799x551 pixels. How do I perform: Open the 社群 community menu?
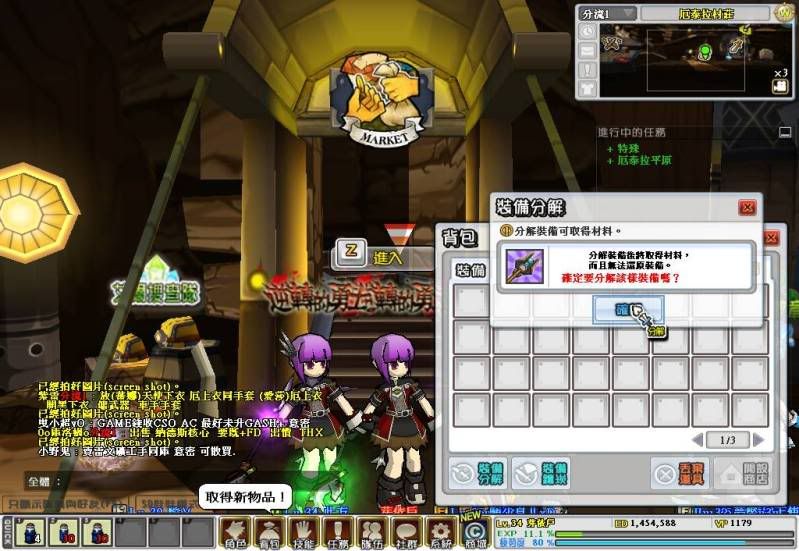point(406,530)
